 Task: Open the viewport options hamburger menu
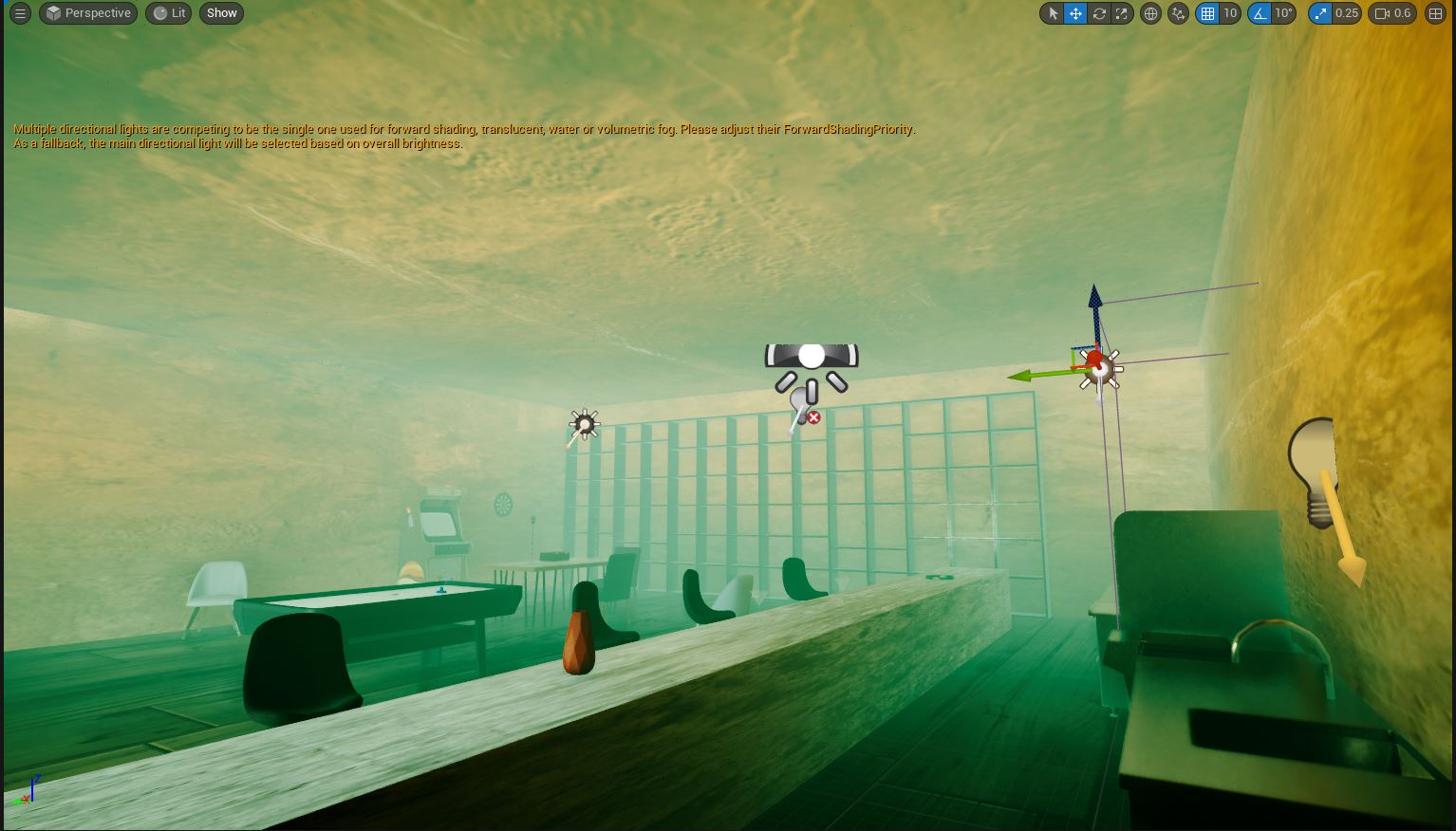(20, 13)
